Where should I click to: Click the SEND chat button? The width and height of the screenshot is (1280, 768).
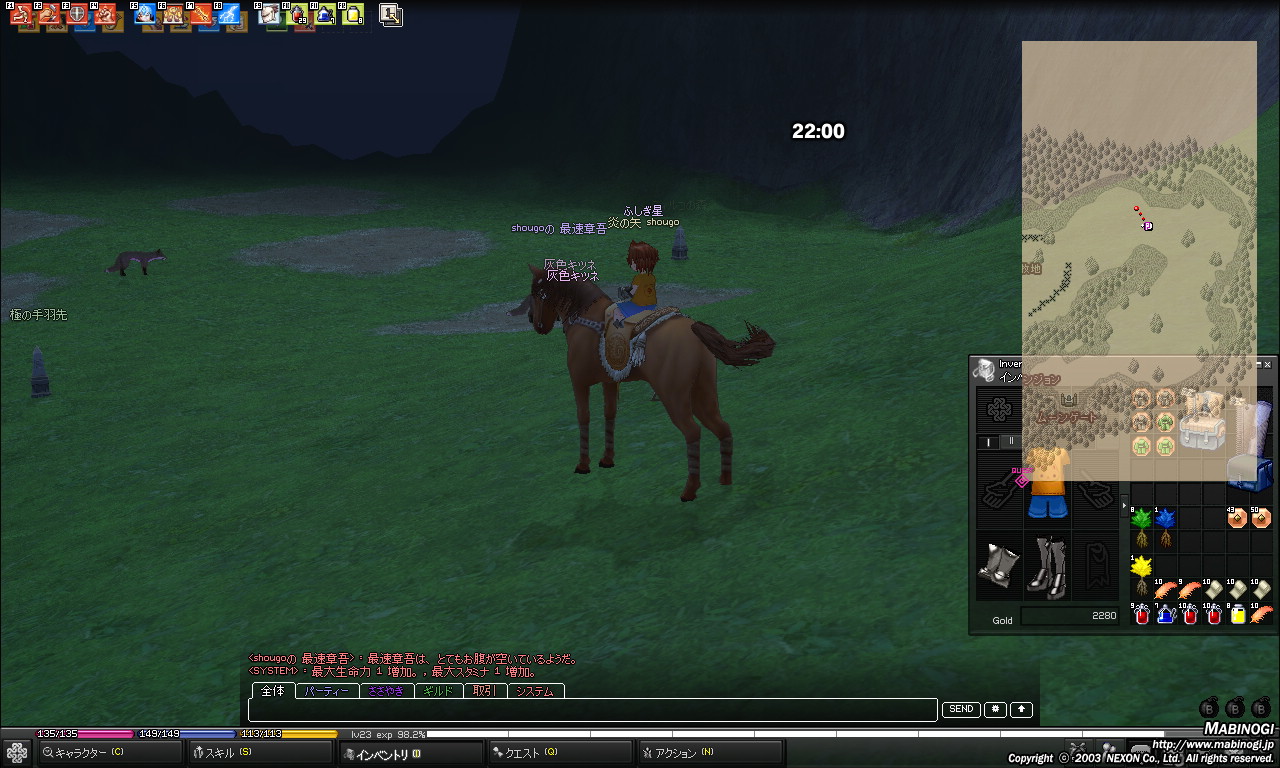tap(961, 710)
